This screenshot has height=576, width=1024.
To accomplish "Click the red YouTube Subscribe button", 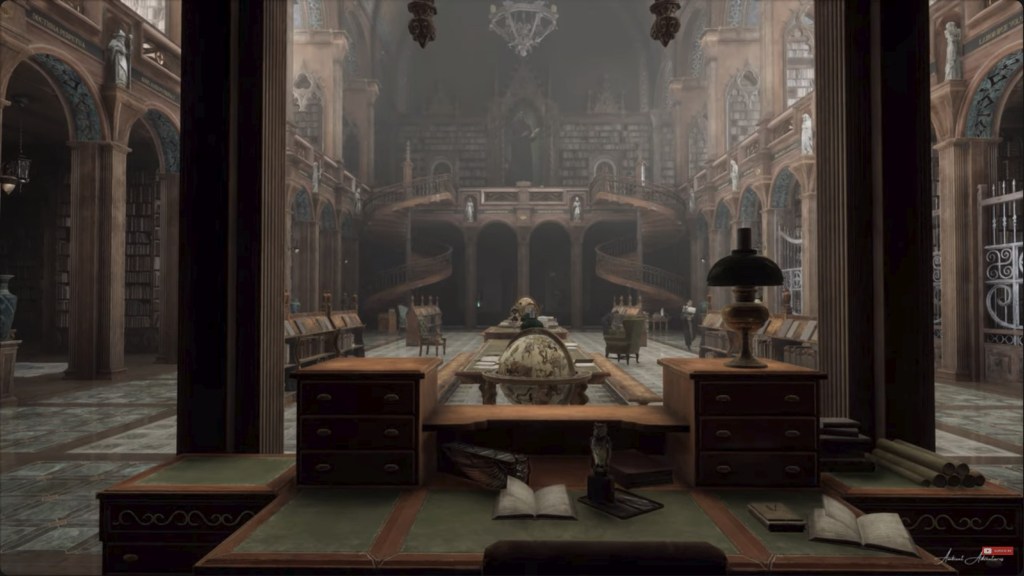I will click(999, 551).
